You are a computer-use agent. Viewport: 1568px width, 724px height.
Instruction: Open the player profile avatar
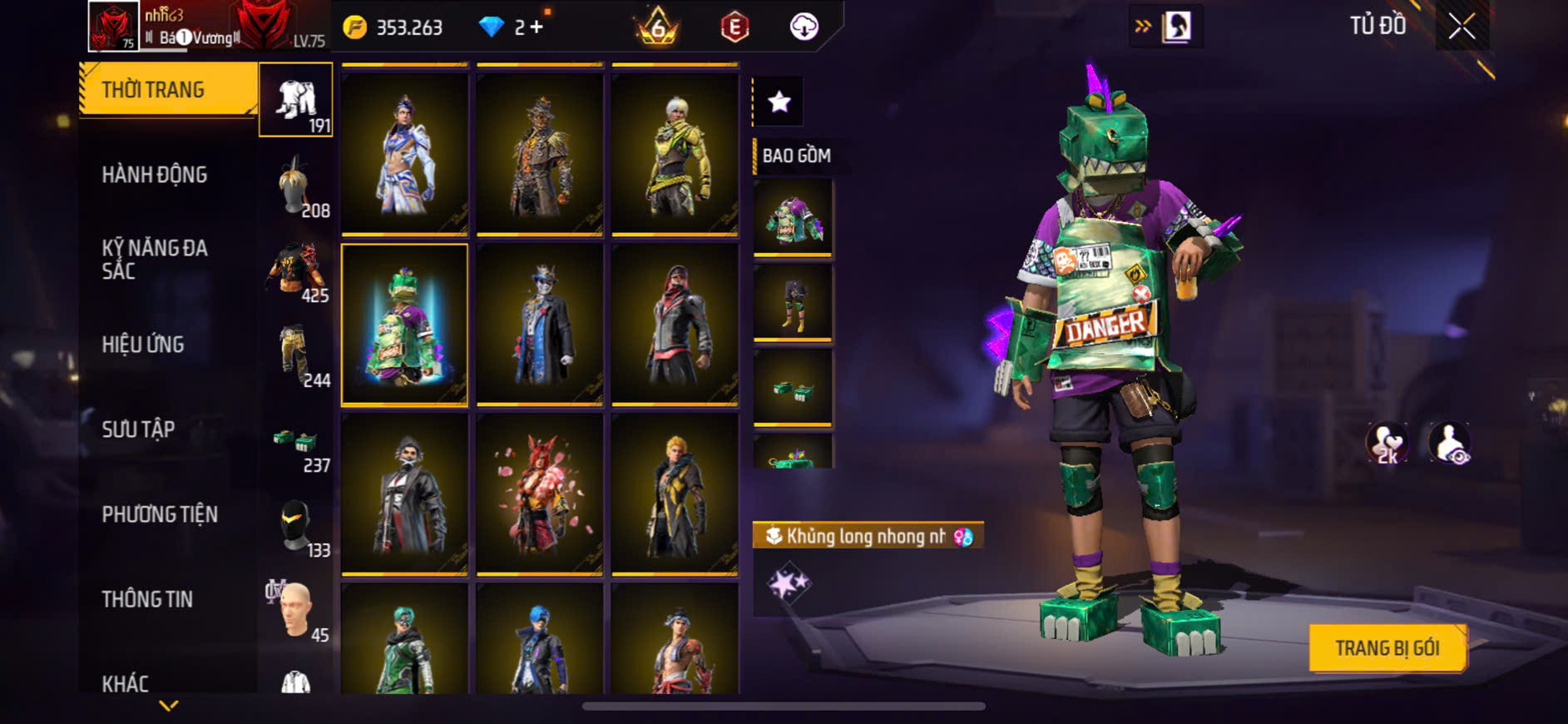113,27
